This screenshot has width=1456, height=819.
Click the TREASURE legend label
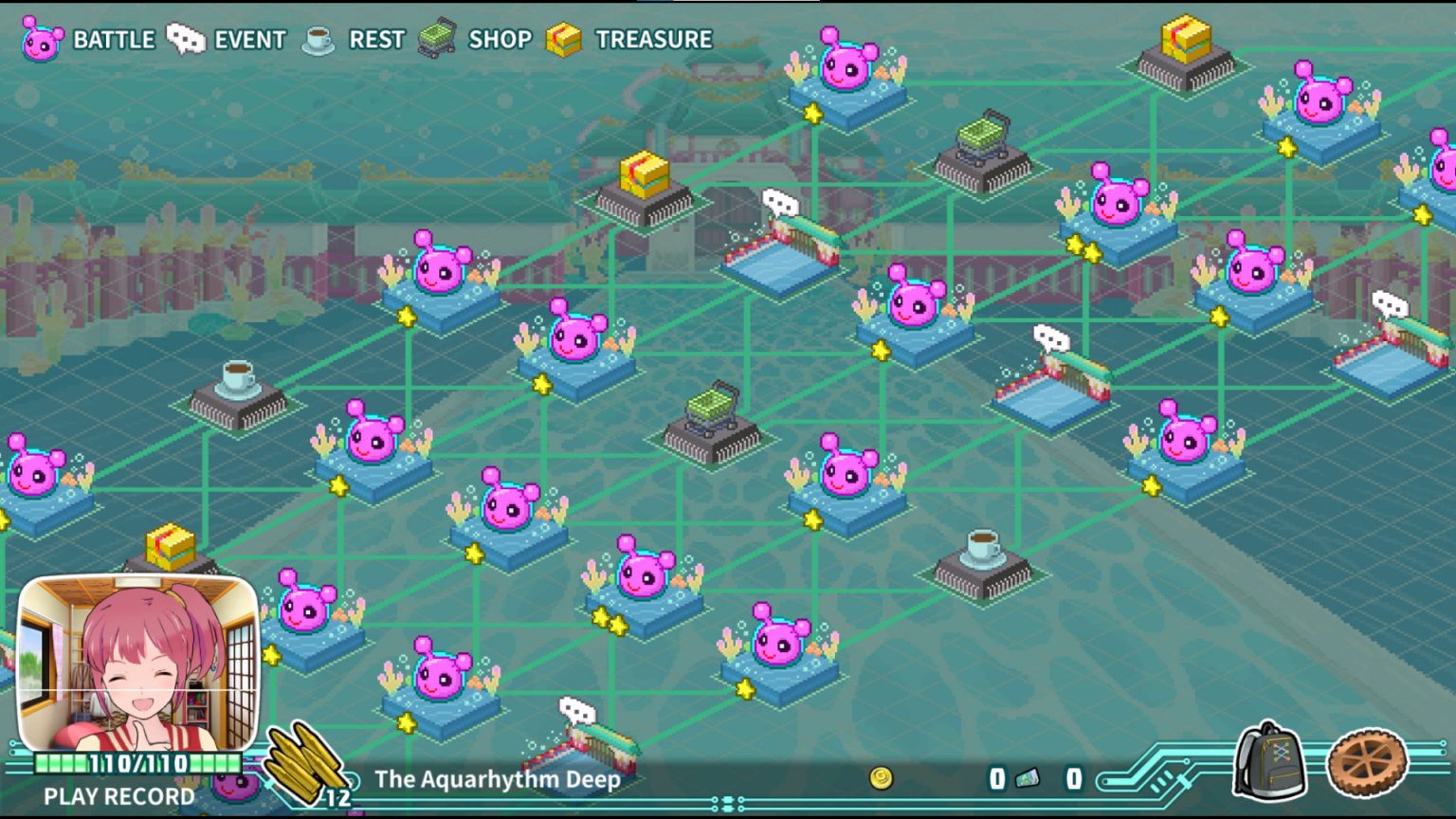click(x=650, y=39)
